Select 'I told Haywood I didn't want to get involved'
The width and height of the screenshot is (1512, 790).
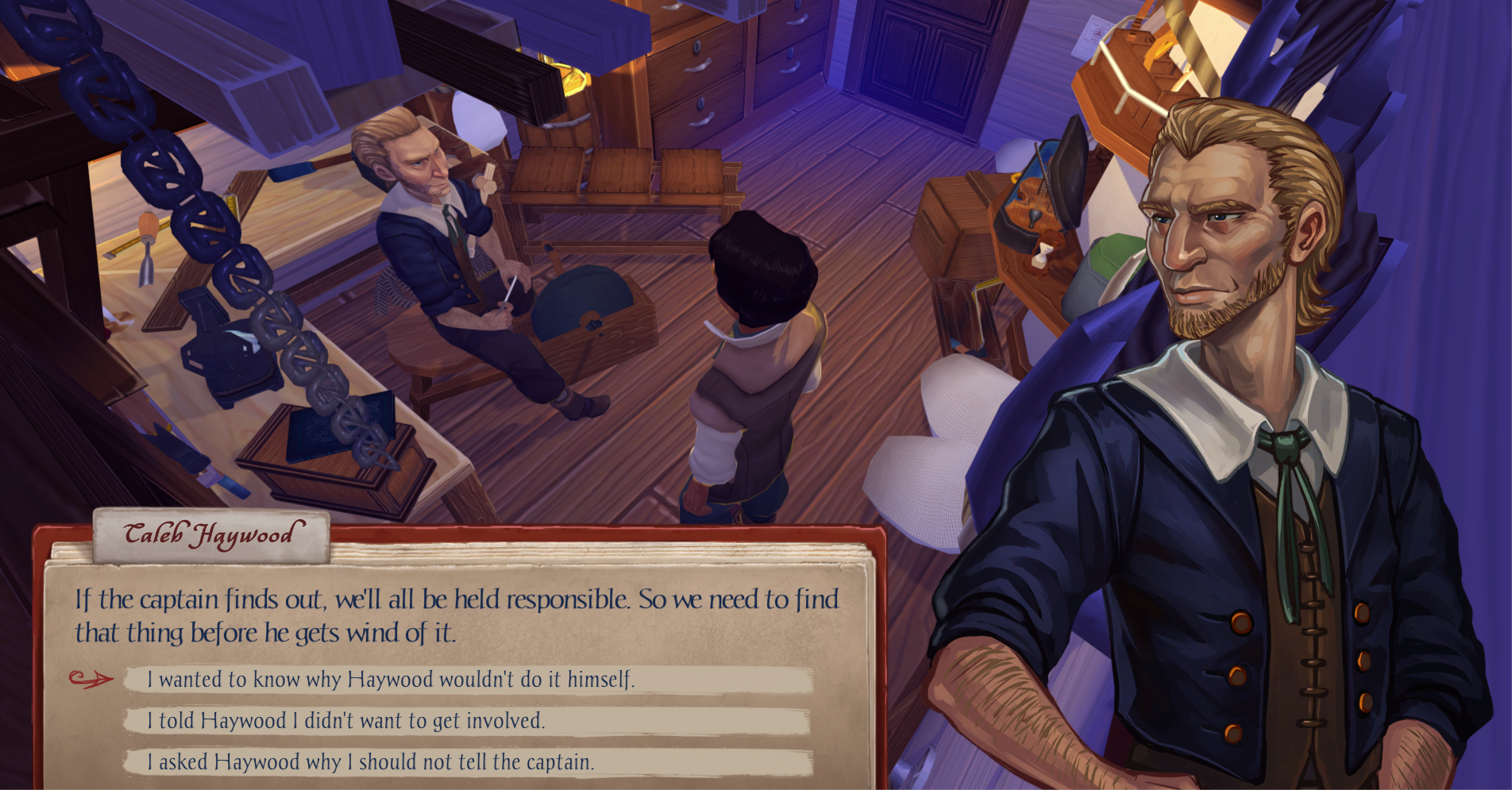coord(346,721)
